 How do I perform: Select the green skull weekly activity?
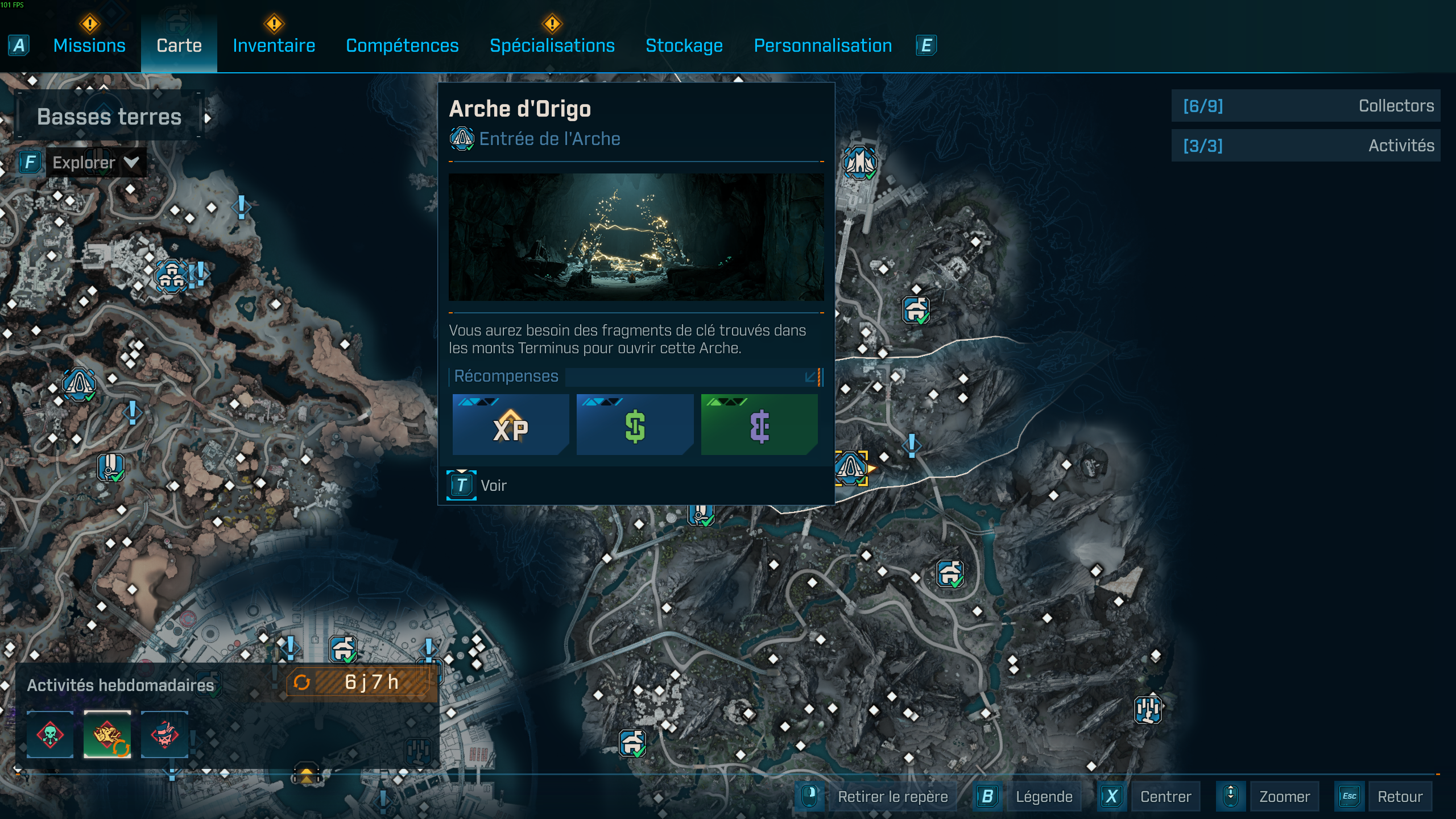click(50, 734)
